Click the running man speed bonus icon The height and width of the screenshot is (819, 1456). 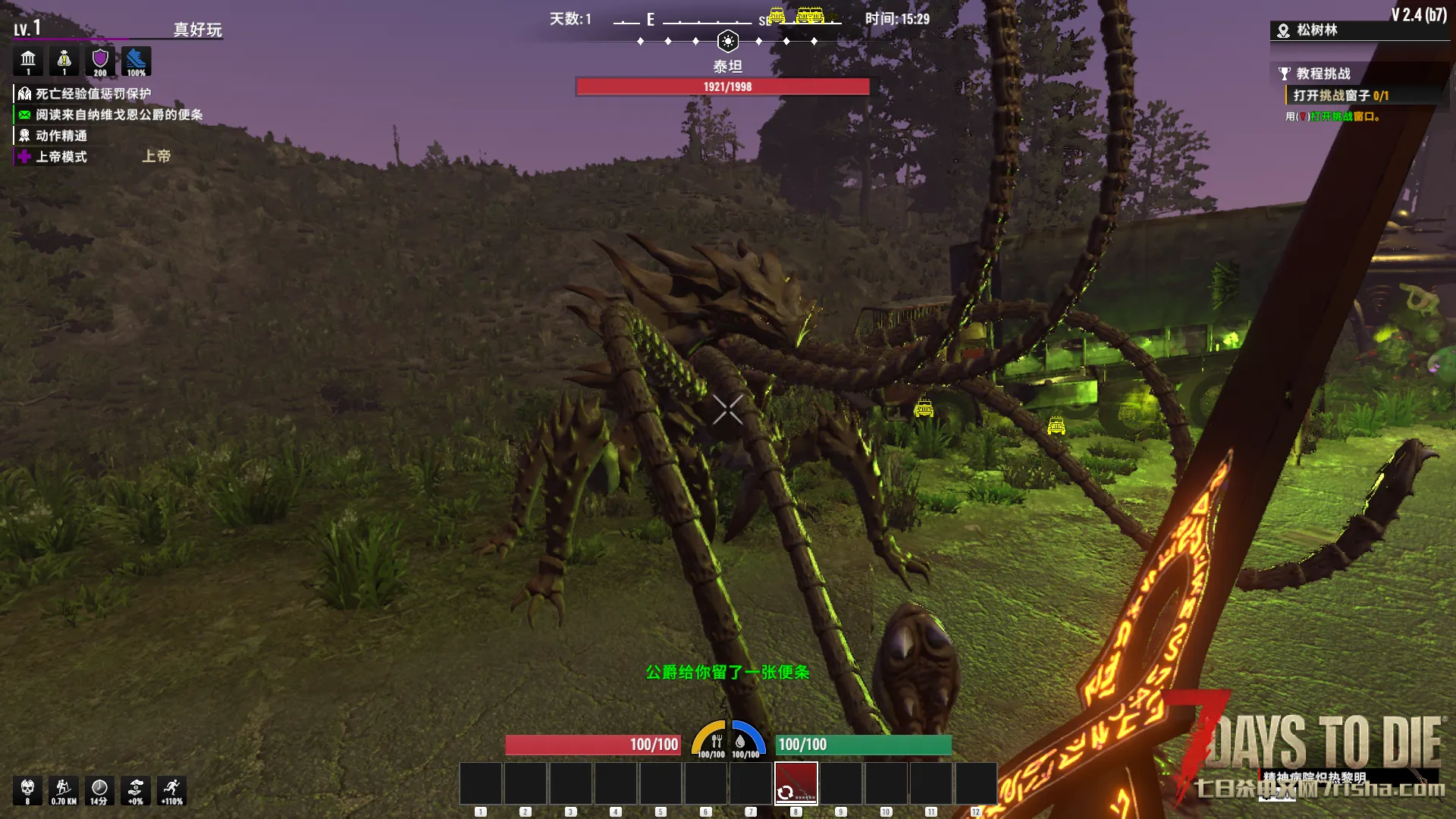point(172,790)
